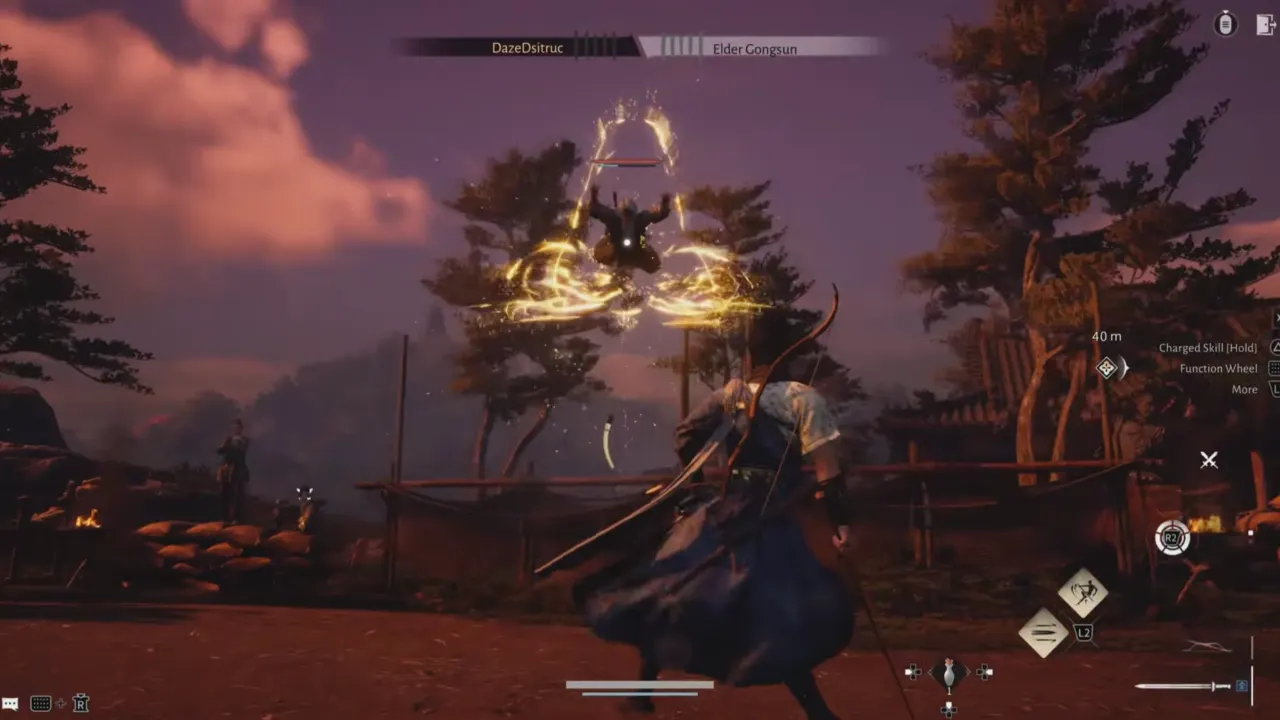Click the keyboard input icon bottom-left
Screen dimensions: 1280x720
click(41, 704)
